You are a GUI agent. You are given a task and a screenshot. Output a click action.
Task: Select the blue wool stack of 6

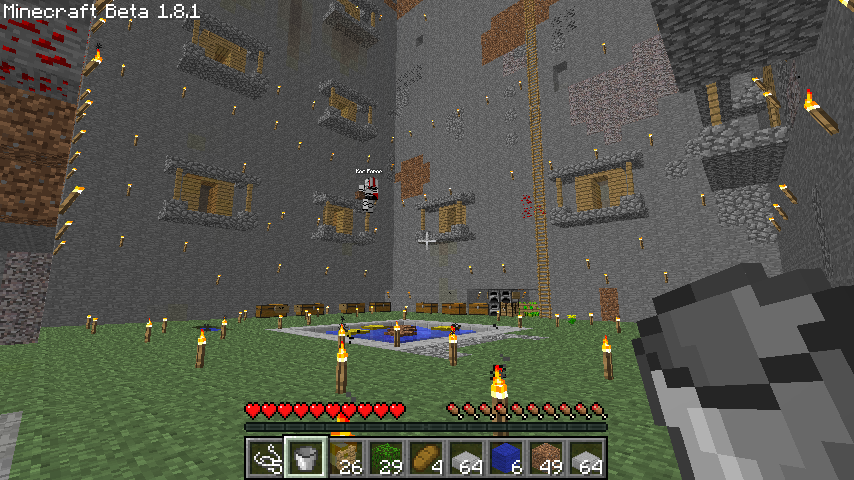[x=505, y=458]
